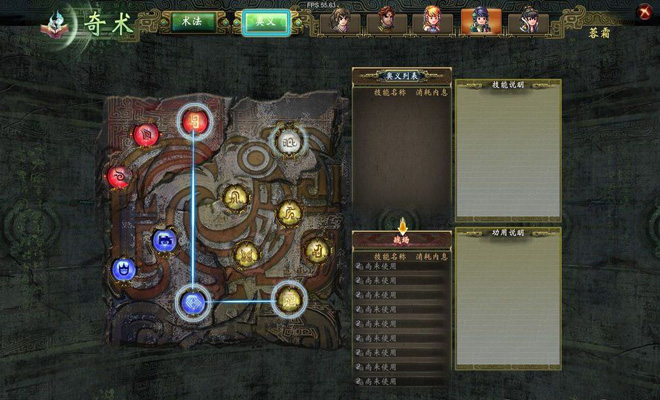Select the highlighted blue-haired character portrait
Viewport: 660px width, 400px height.
click(476, 21)
